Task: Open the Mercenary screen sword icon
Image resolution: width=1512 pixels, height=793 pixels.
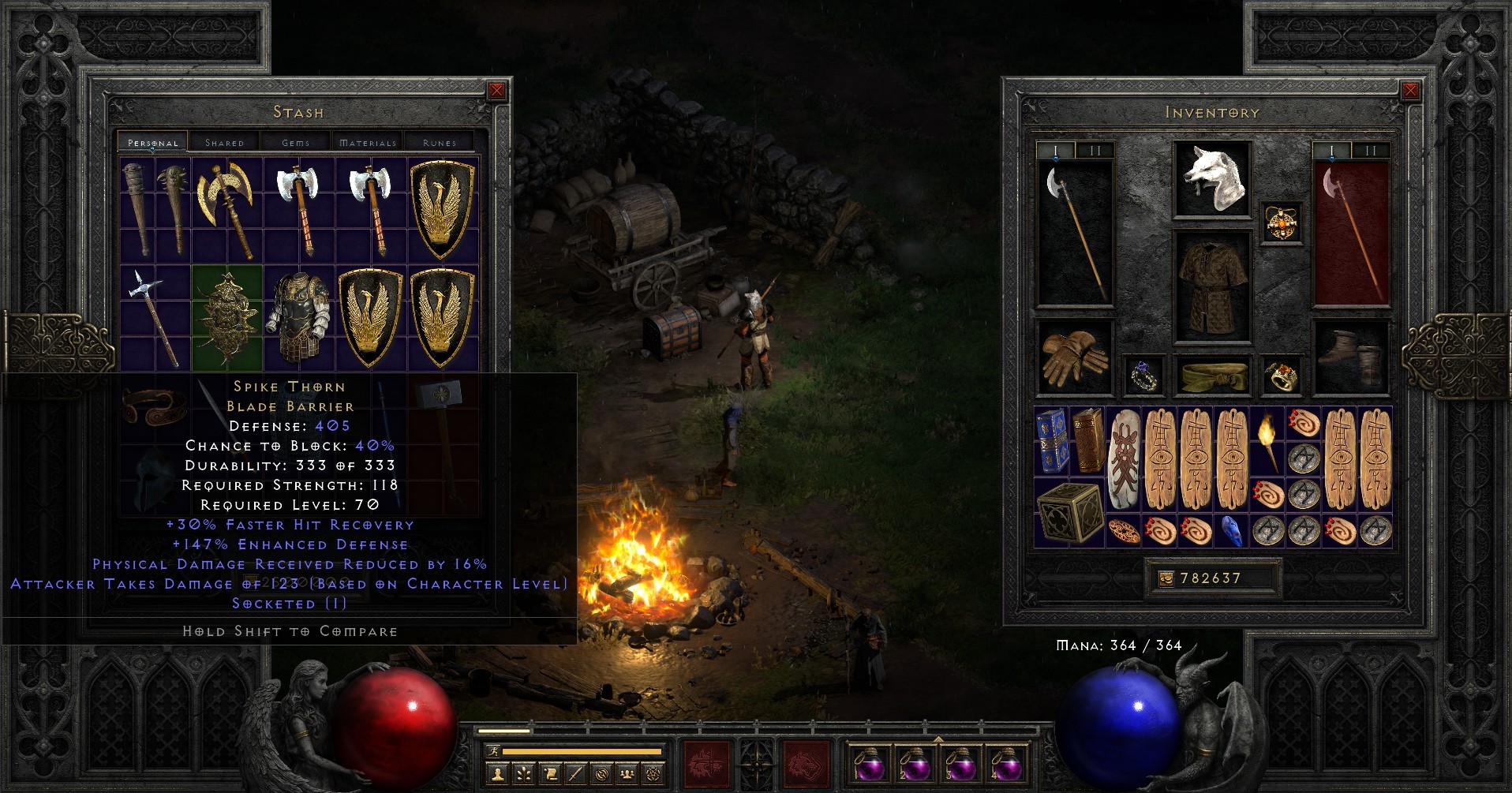Action: (x=576, y=774)
